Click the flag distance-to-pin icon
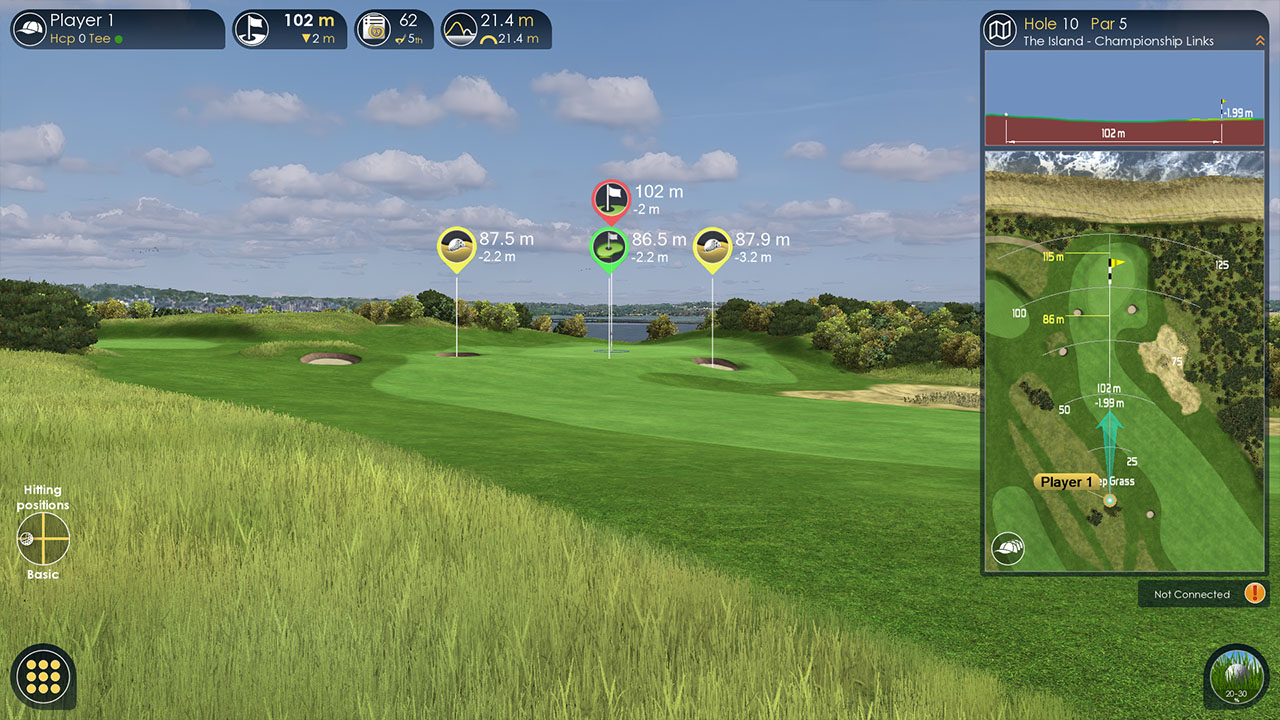 (252, 29)
